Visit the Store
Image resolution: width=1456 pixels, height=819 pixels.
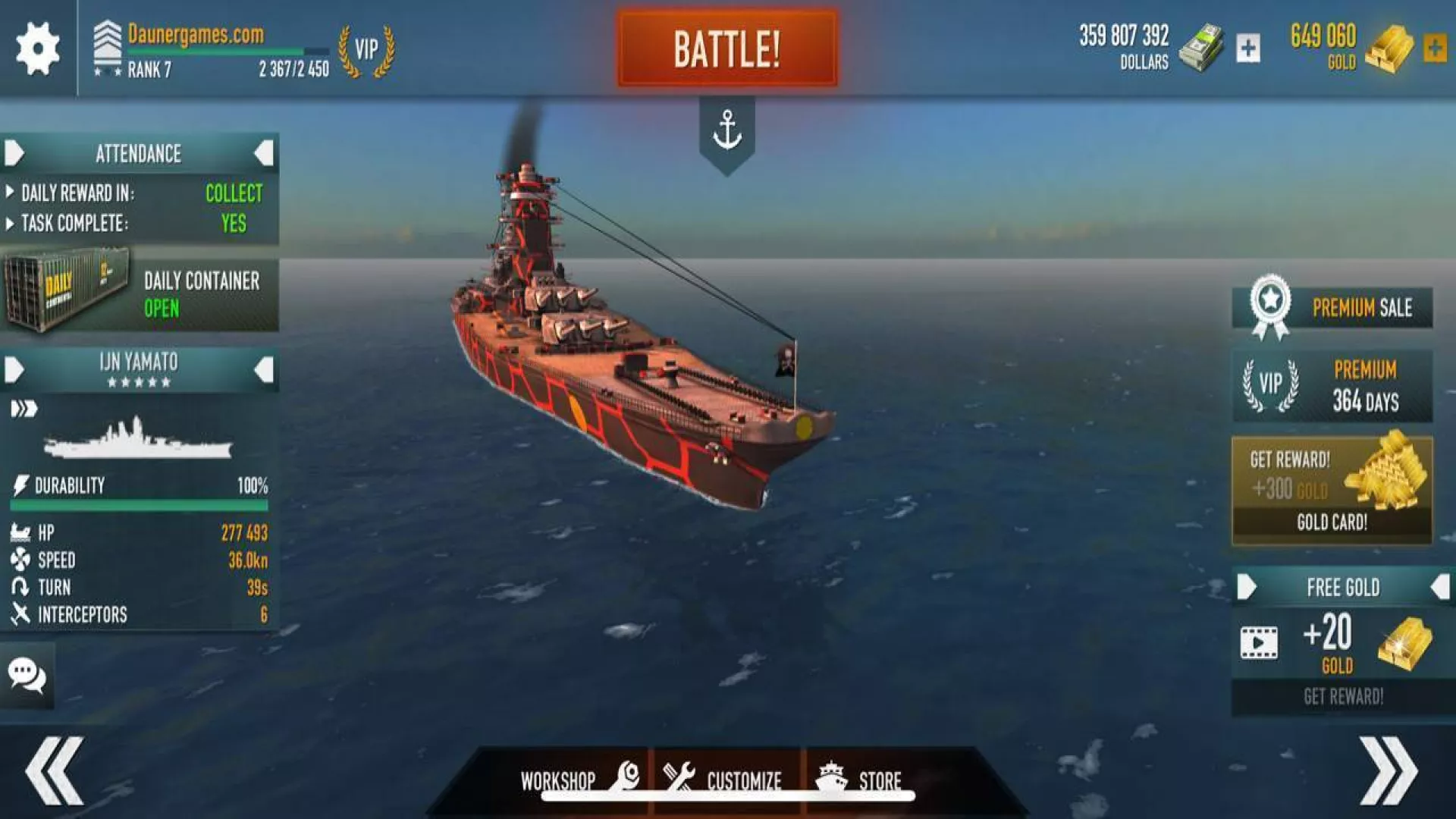click(x=861, y=779)
